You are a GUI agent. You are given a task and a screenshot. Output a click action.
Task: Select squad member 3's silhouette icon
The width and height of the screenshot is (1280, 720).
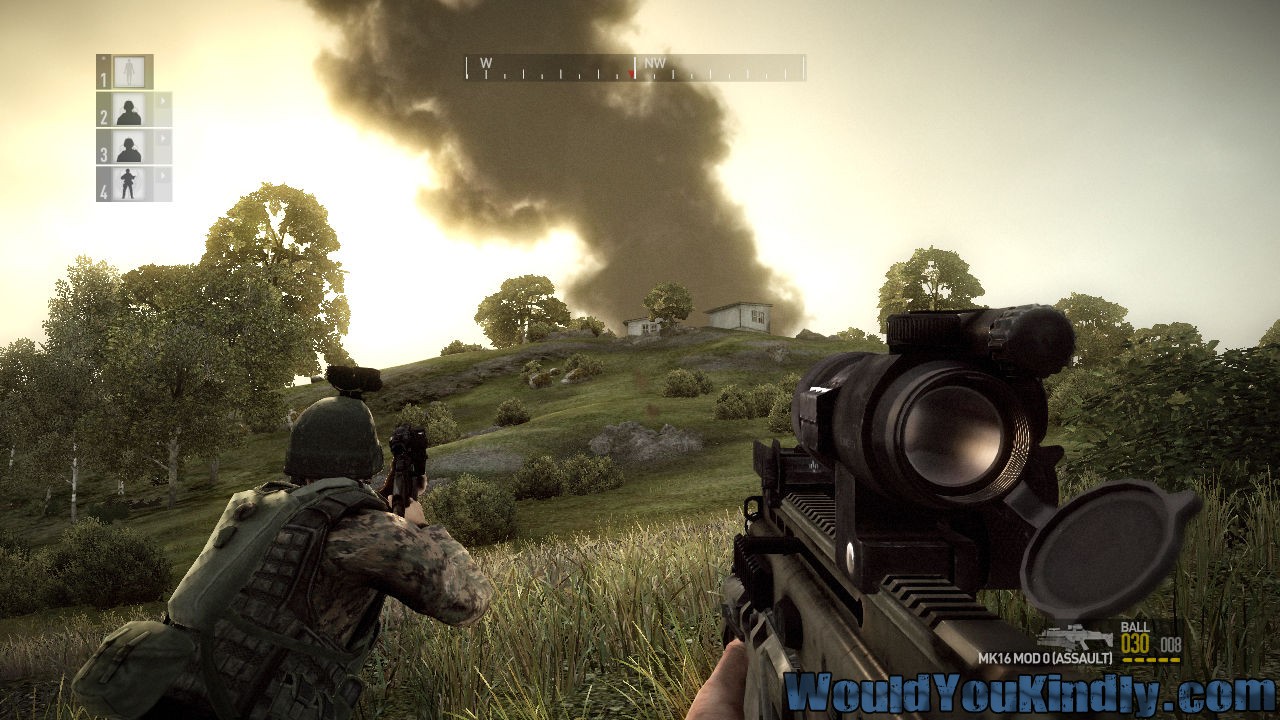(129, 149)
